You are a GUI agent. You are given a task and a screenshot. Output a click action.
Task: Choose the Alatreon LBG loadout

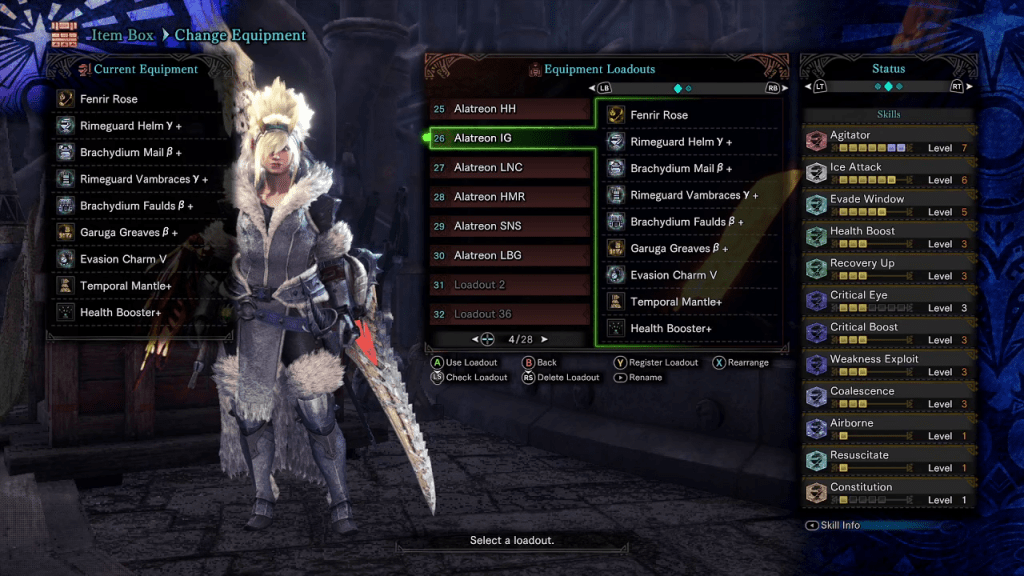click(510, 255)
